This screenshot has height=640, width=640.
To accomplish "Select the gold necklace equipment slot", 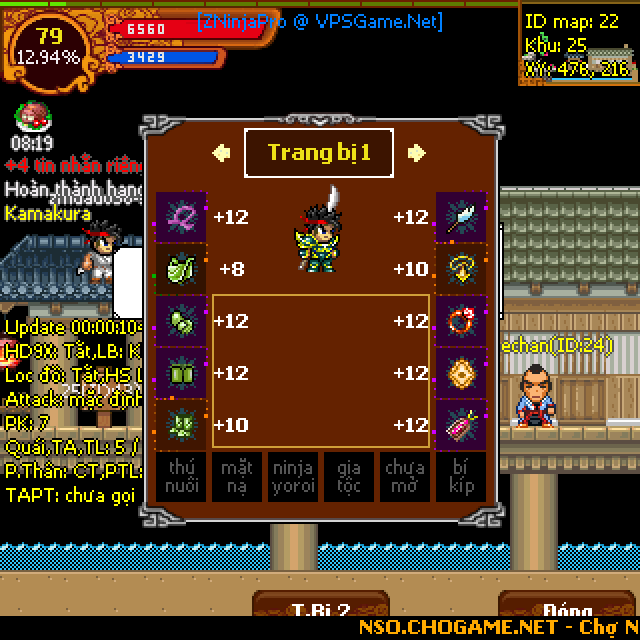I will click(461, 269).
